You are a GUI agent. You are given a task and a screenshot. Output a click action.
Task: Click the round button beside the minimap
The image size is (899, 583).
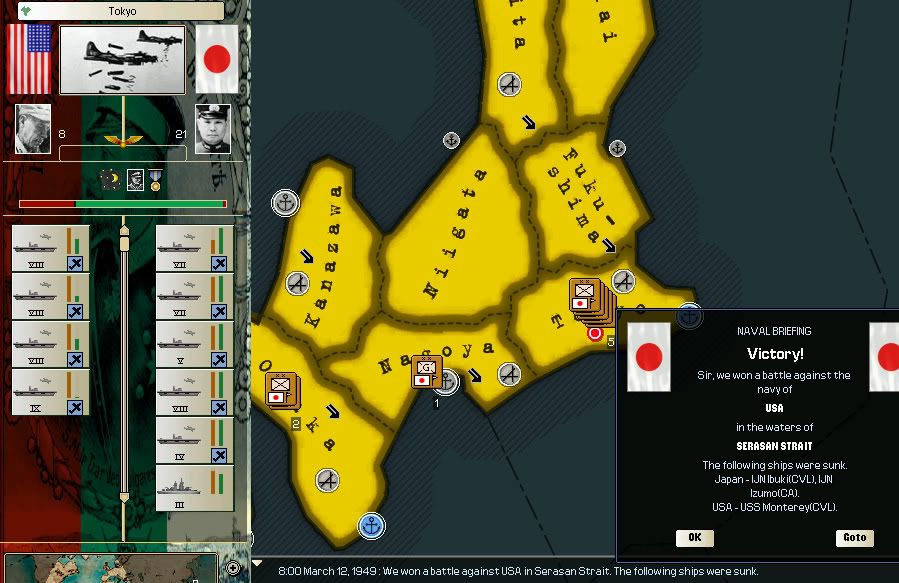(x=233, y=567)
